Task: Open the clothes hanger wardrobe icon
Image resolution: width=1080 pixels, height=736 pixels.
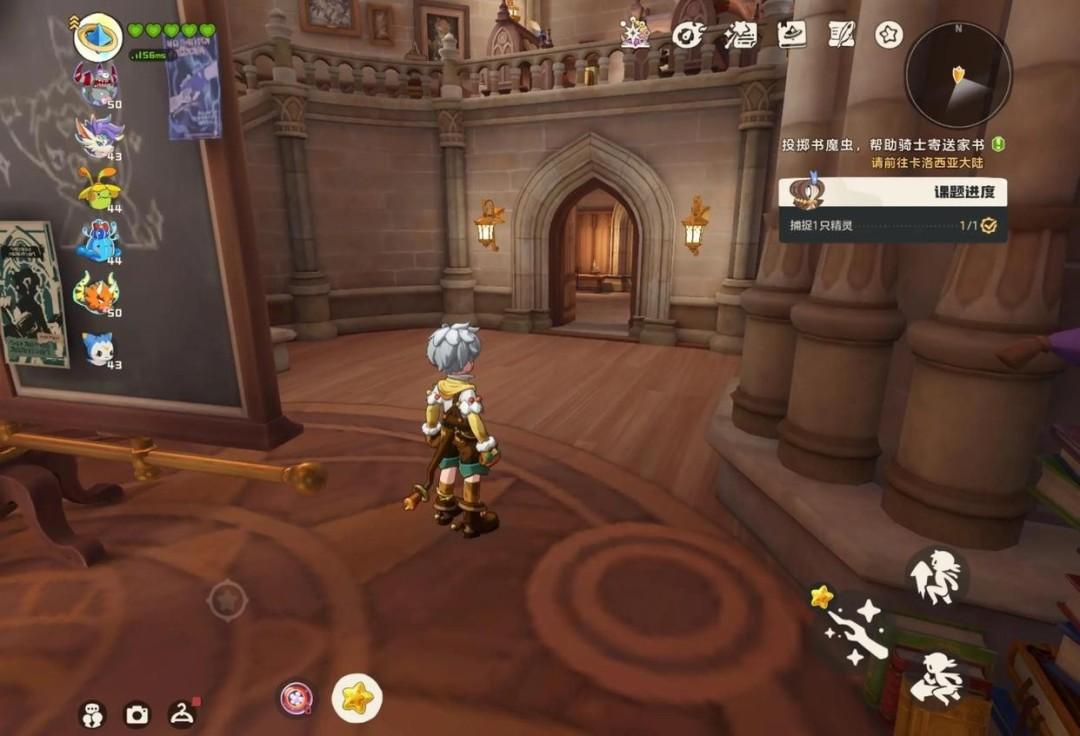Action: (x=182, y=713)
